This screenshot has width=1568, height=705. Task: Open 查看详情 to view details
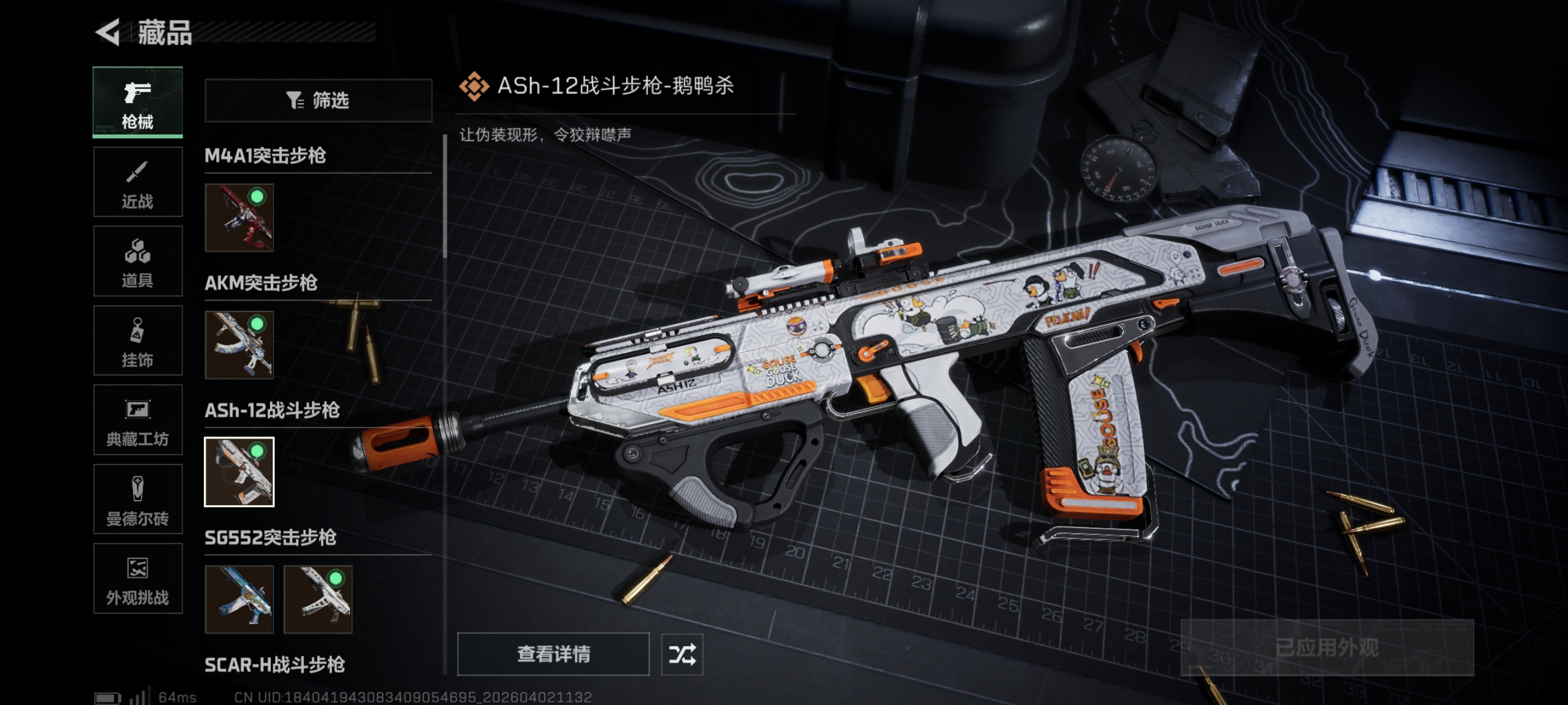click(x=553, y=654)
